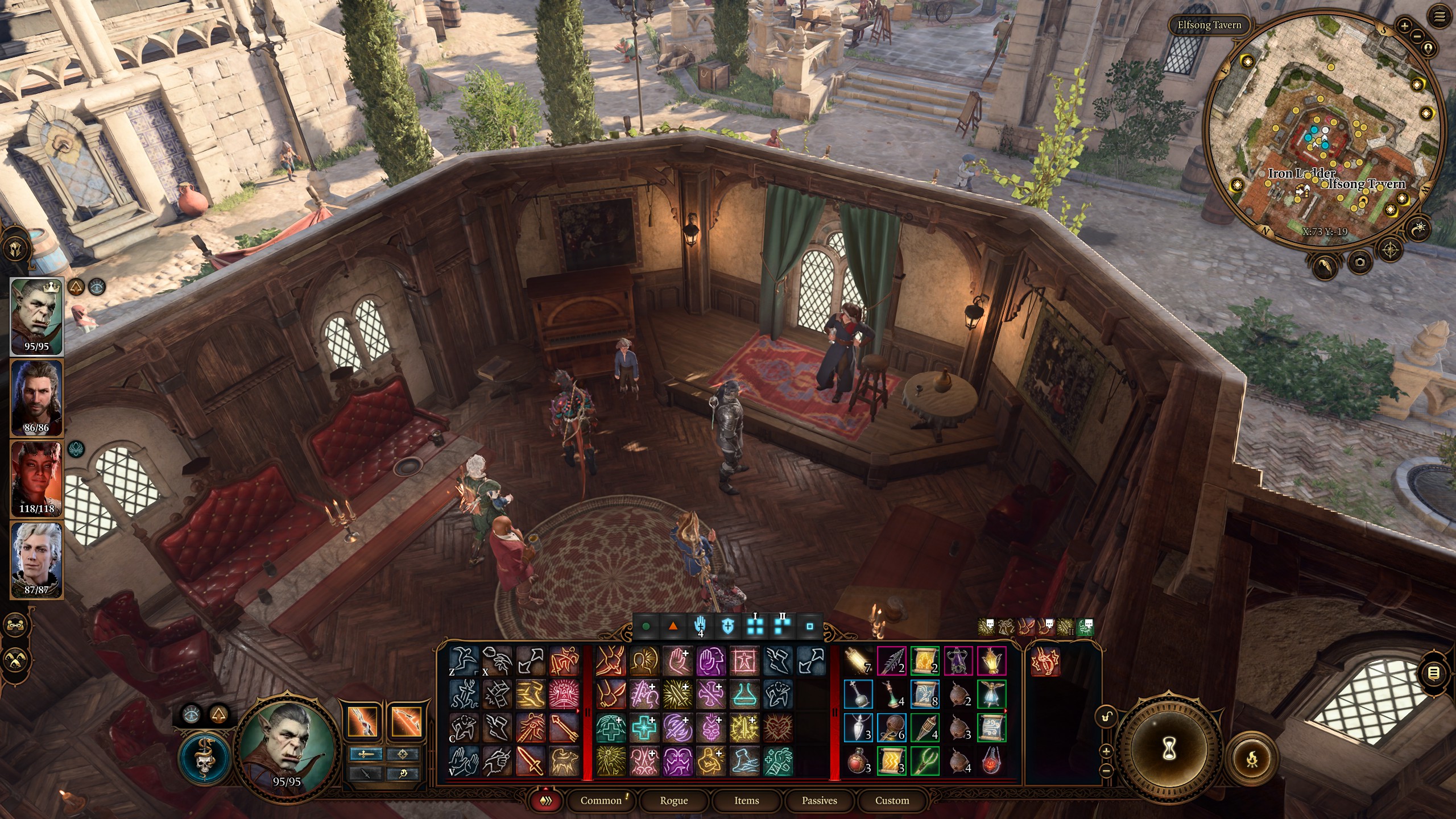Image resolution: width=1456 pixels, height=819 pixels.
Task: Open the Rogue actions section
Action: point(674,800)
